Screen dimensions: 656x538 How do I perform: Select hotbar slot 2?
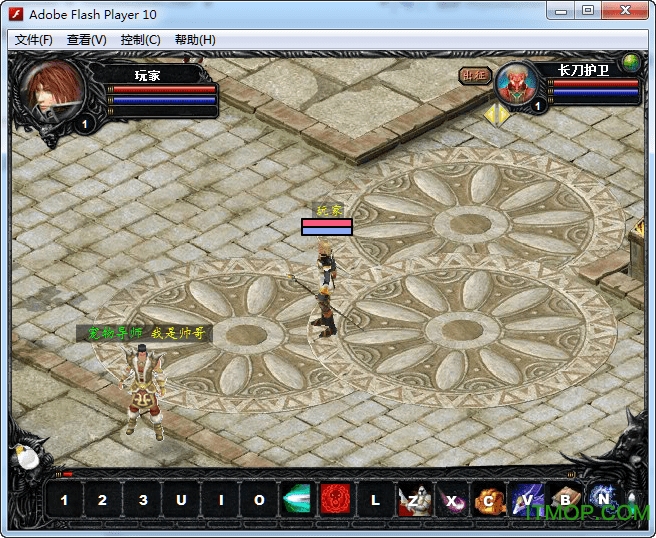click(103, 500)
